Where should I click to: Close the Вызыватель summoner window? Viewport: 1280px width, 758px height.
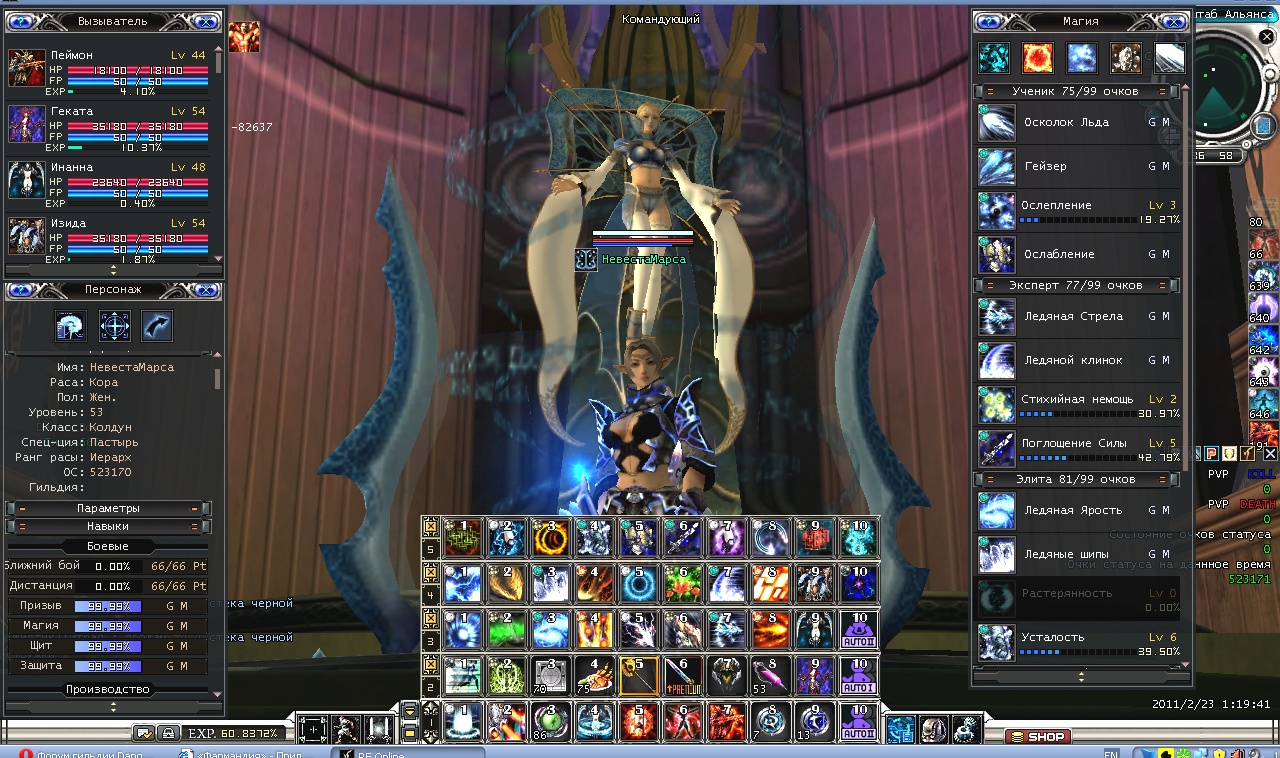[205, 21]
